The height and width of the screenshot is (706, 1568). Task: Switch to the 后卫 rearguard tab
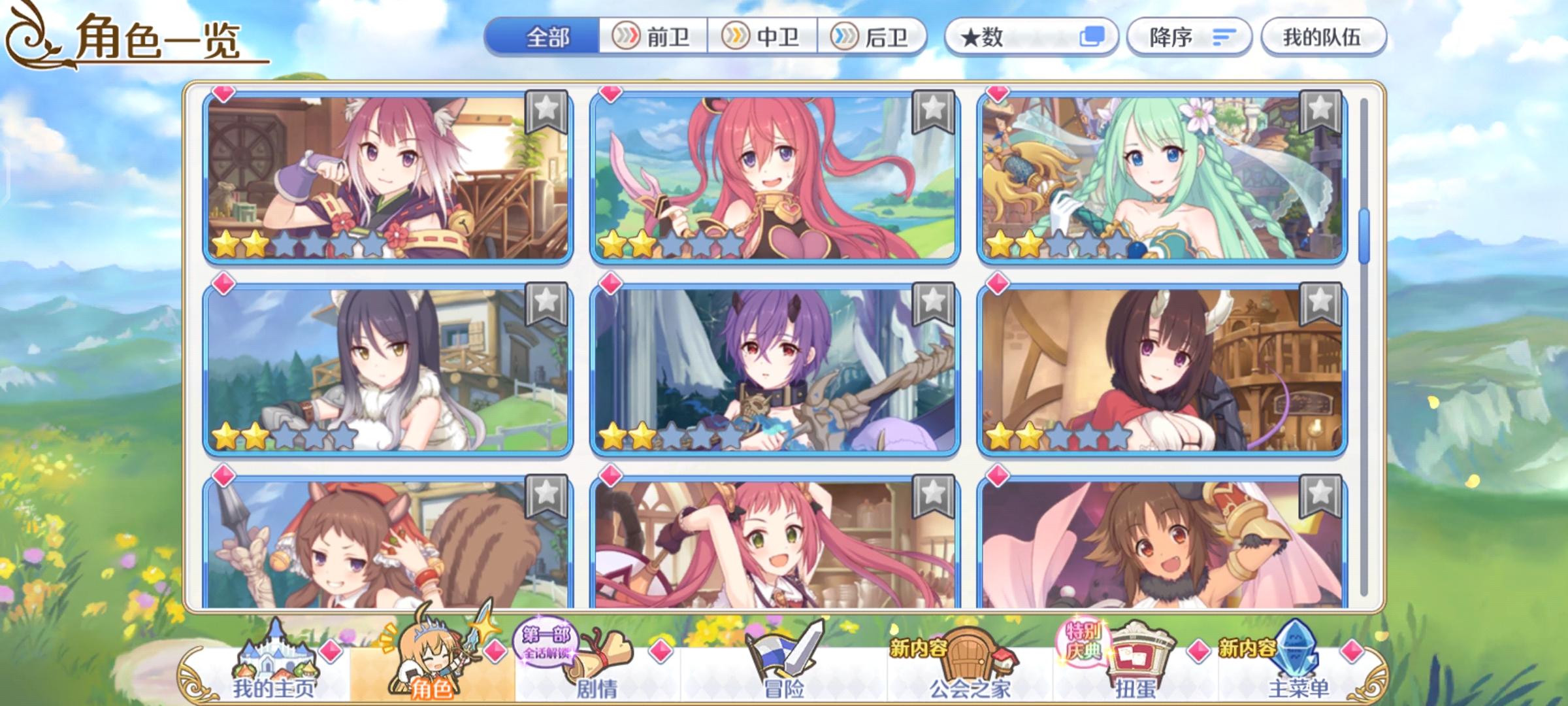(x=870, y=39)
